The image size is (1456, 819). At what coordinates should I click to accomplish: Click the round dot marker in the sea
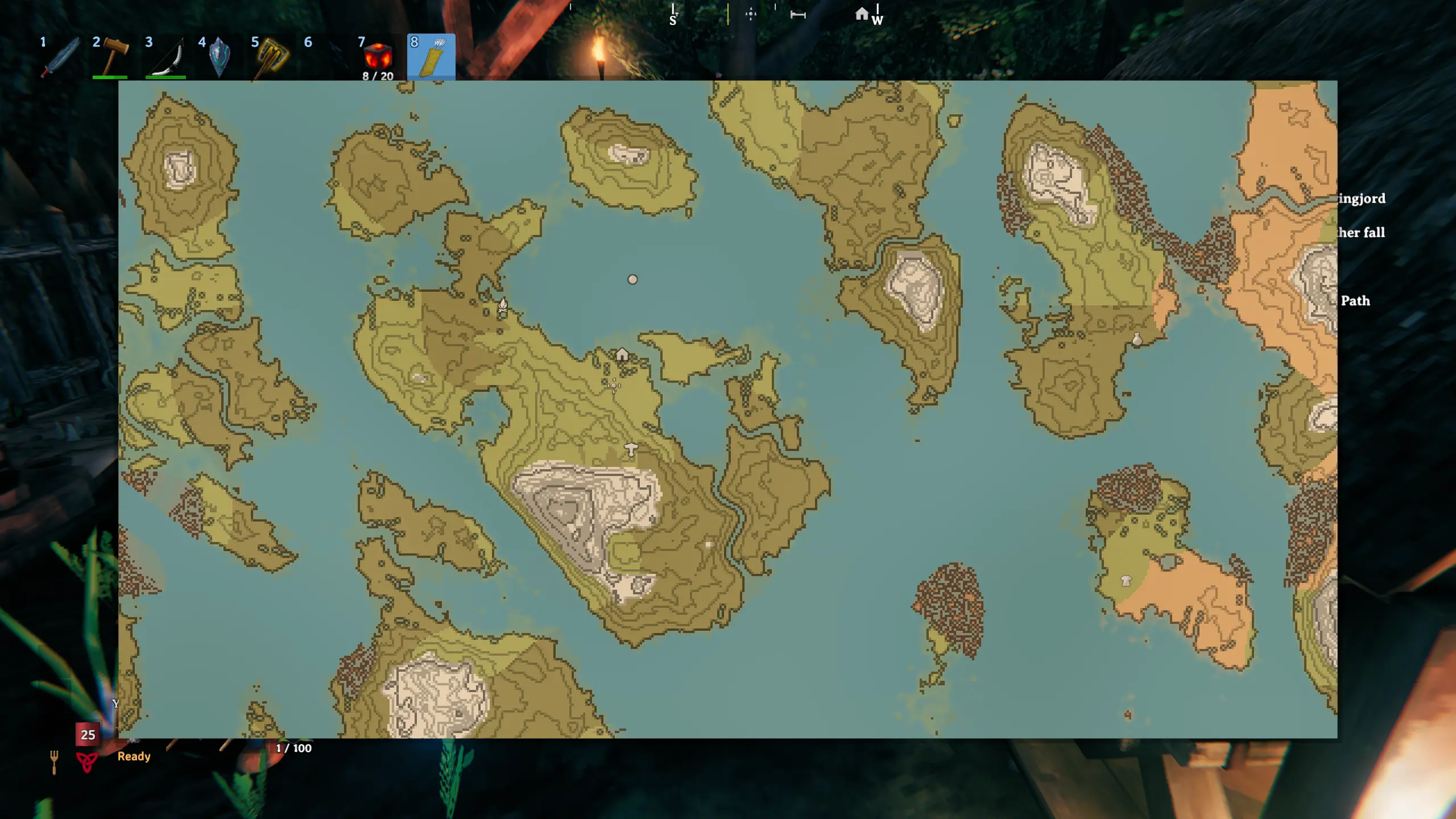[x=632, y=279]
